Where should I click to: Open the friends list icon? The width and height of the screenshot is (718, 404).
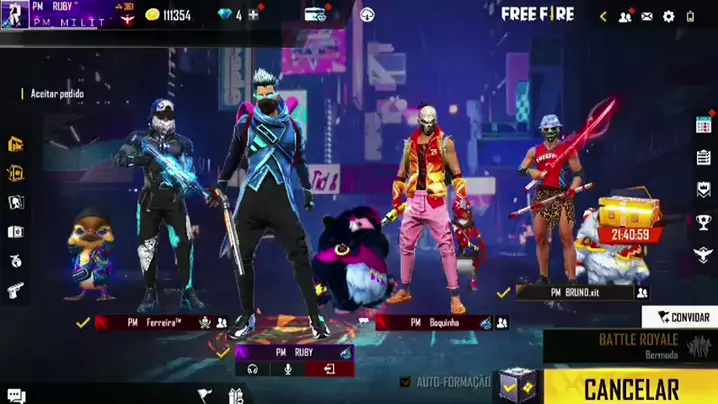pyautogui.click(x=625, y=16)
